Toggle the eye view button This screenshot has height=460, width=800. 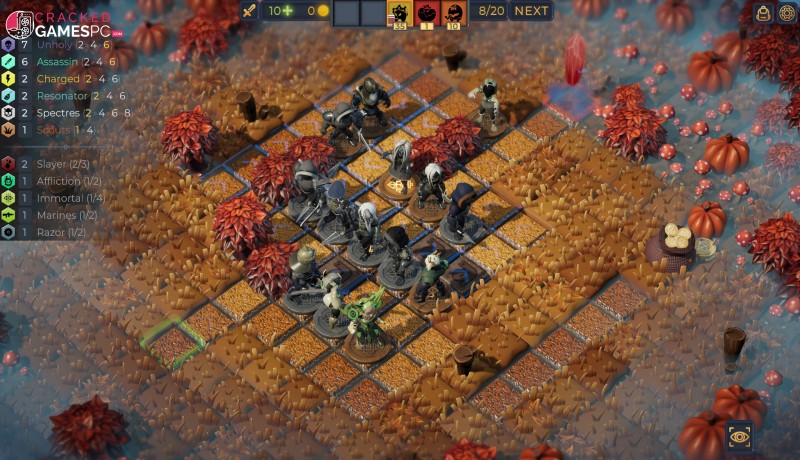(740, 436)
